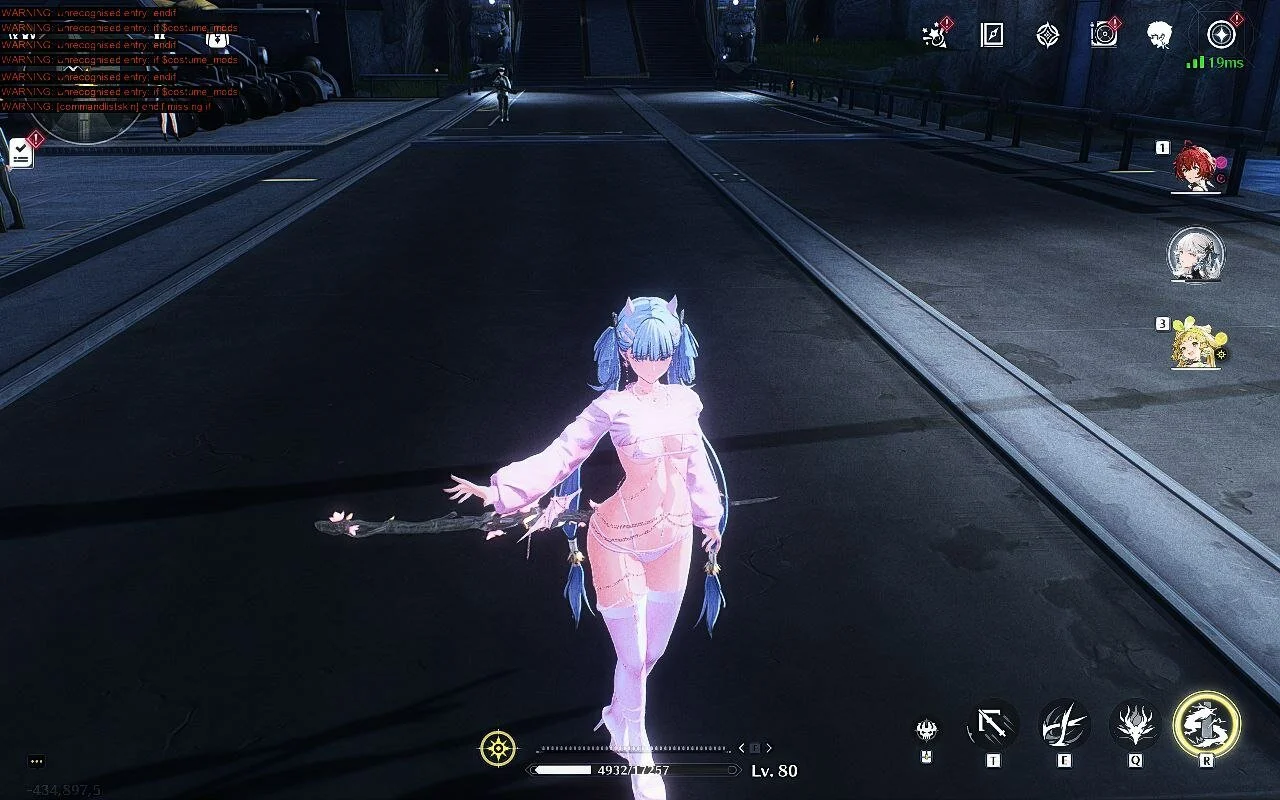Switch to the red-haired party member
The image size is (1280, 800).
(1196, 167)
